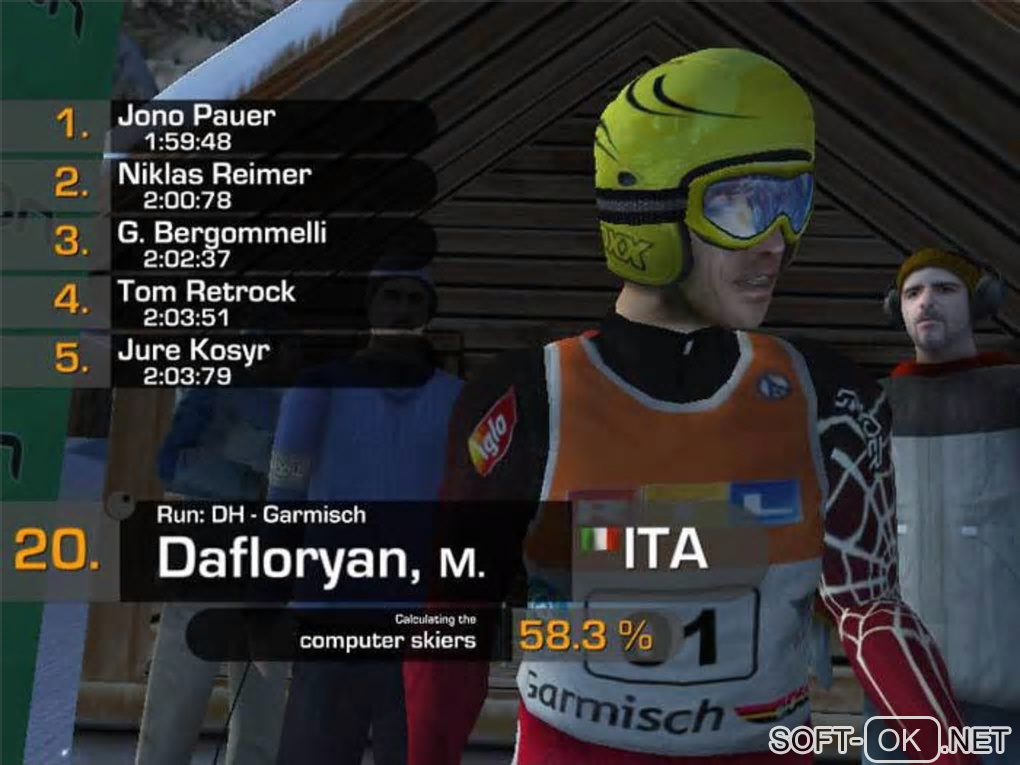The width and height of the screenshot is (1020, 765).
Task: Click the Dafloryan, M. skier name banner
Action: (321, 556)
